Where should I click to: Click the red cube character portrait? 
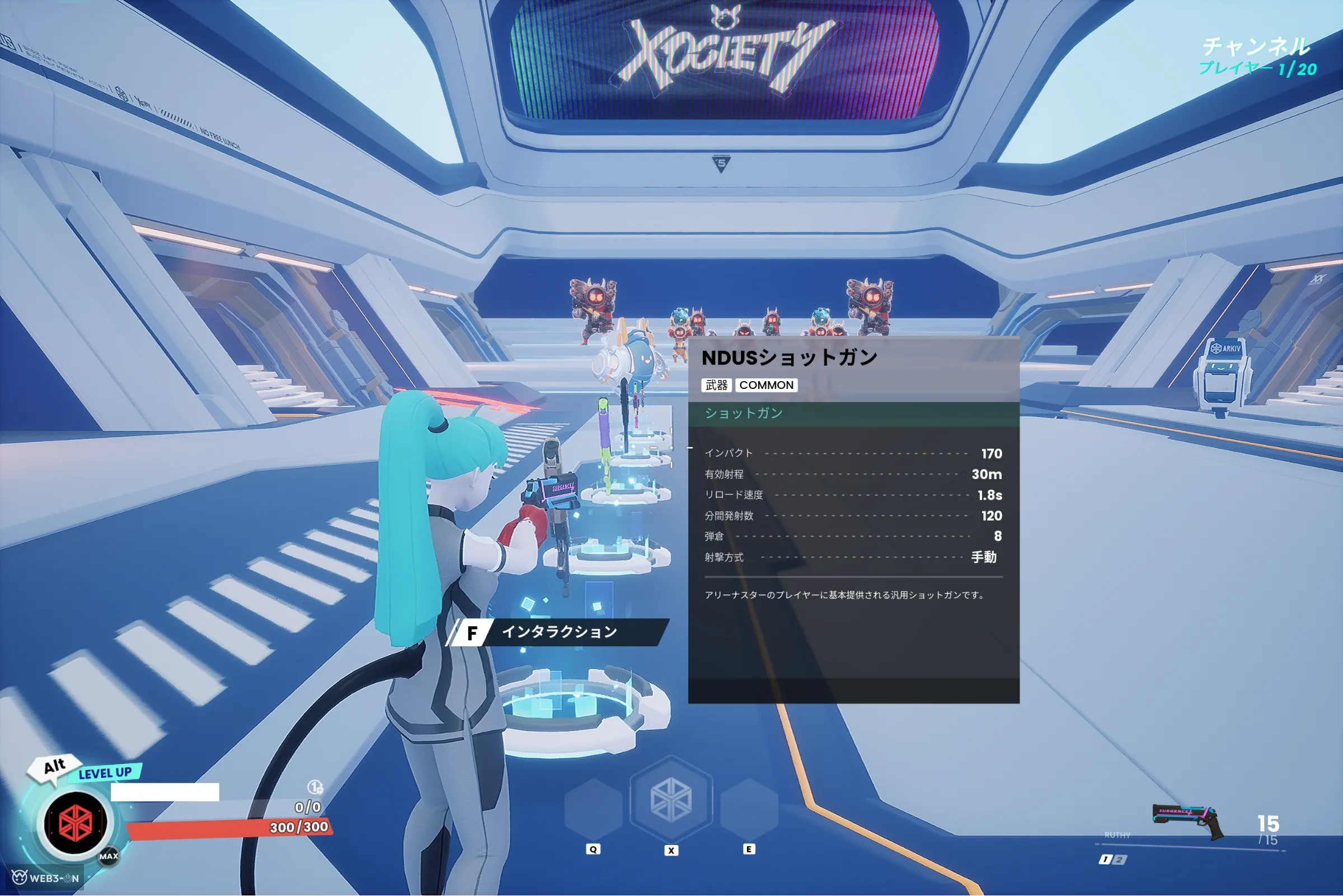point(76,823)
